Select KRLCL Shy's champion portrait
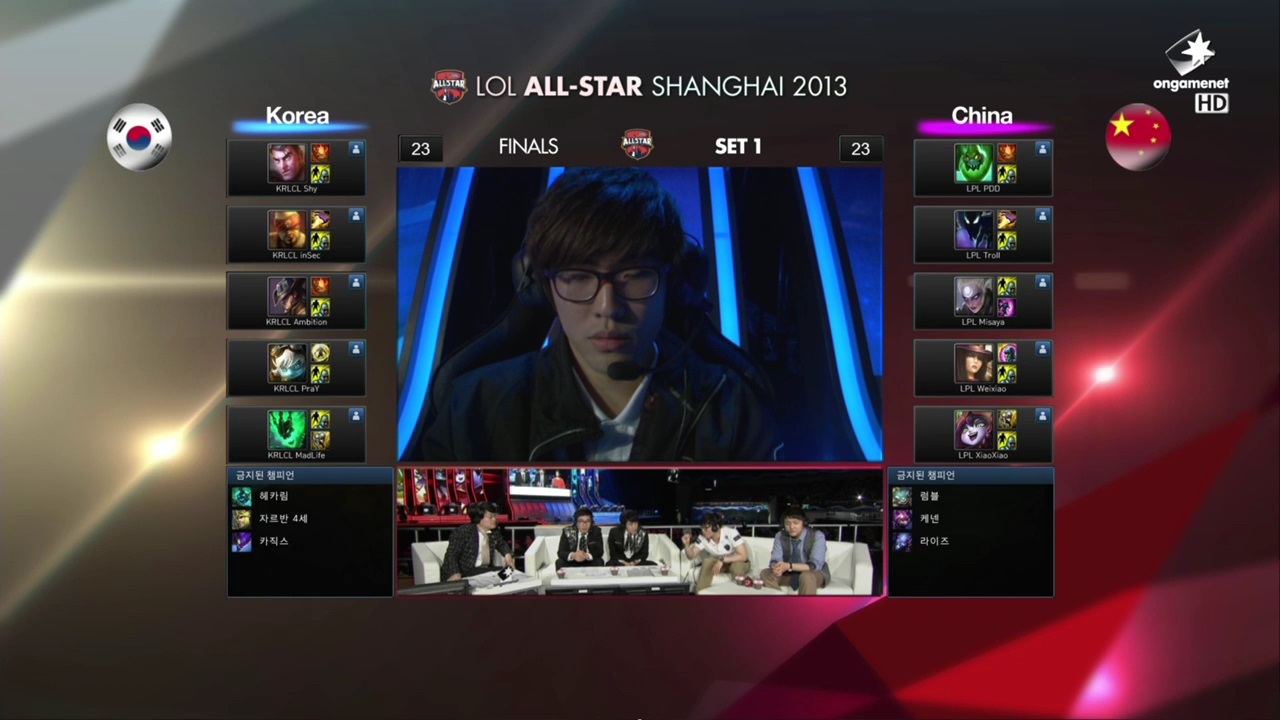 pyautogui.click(x=286, y=163)
